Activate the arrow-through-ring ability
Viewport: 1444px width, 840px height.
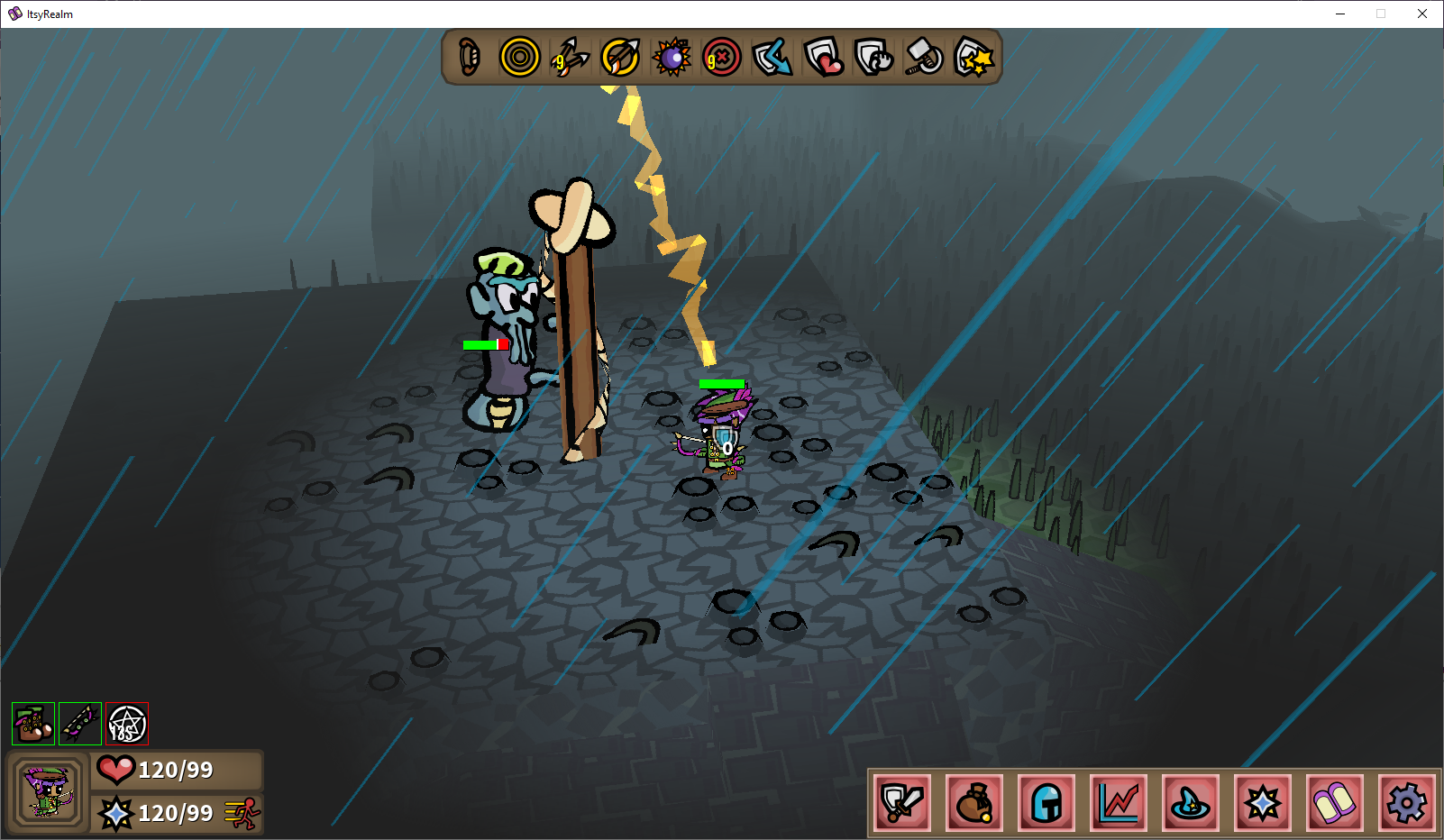(x=620, y=58)
